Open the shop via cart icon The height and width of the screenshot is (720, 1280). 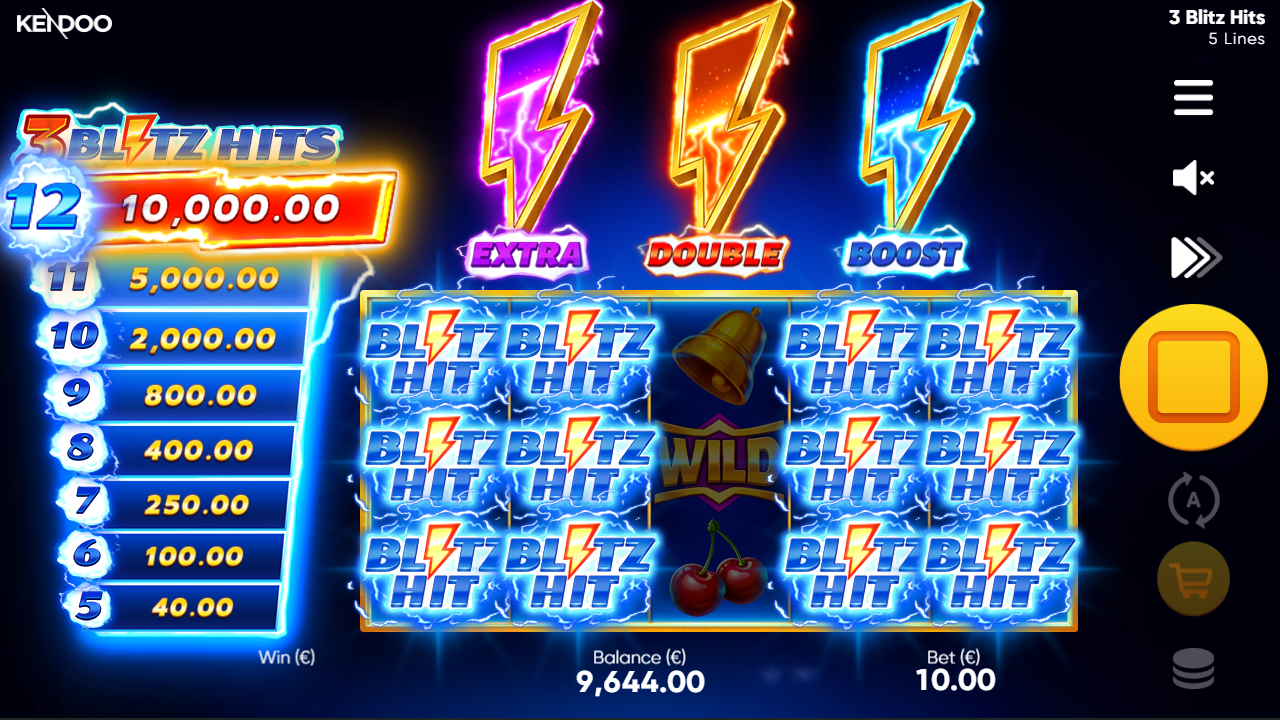coord(1192,579)
